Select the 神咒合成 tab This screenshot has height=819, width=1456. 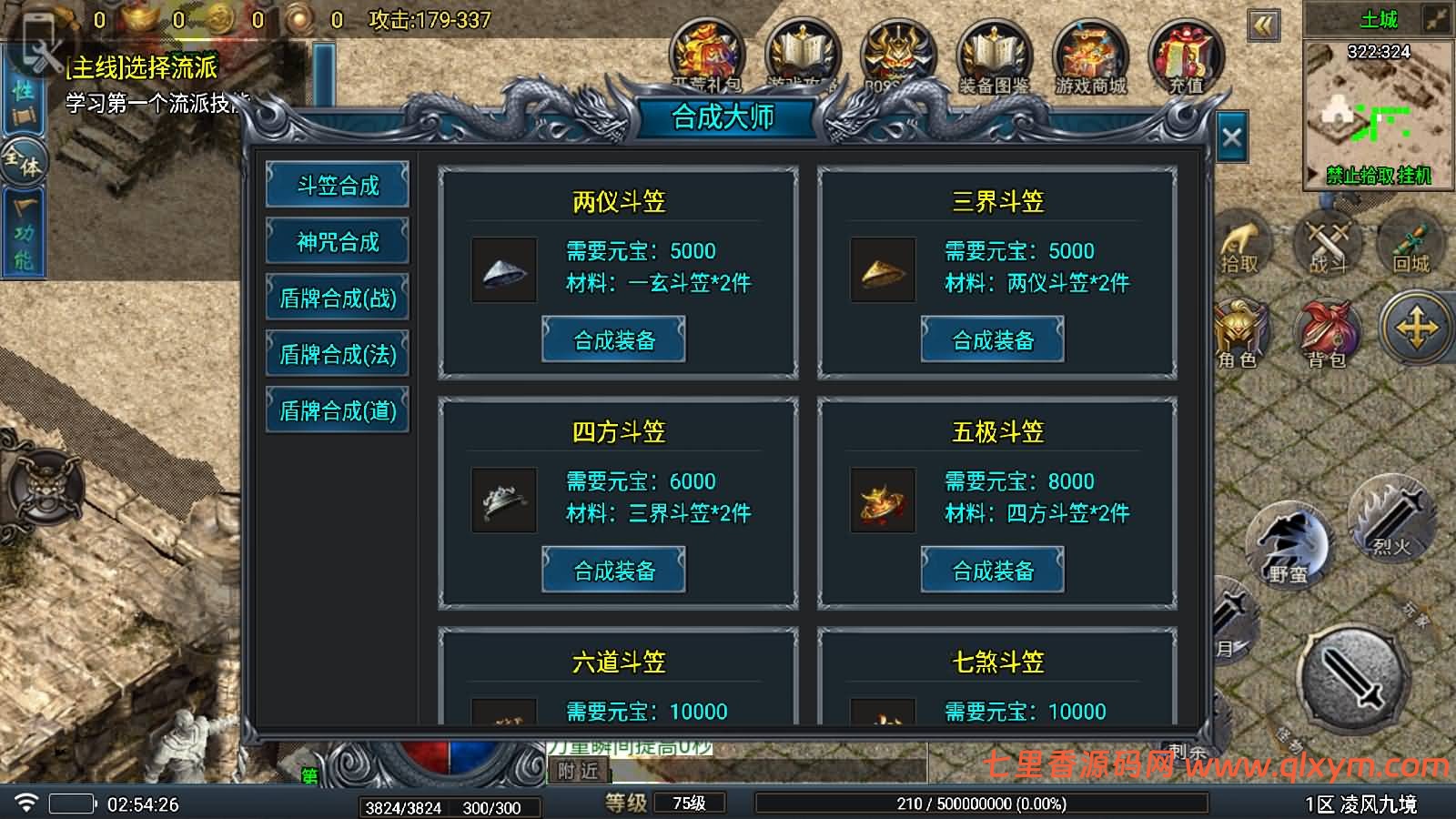[337, 241]
